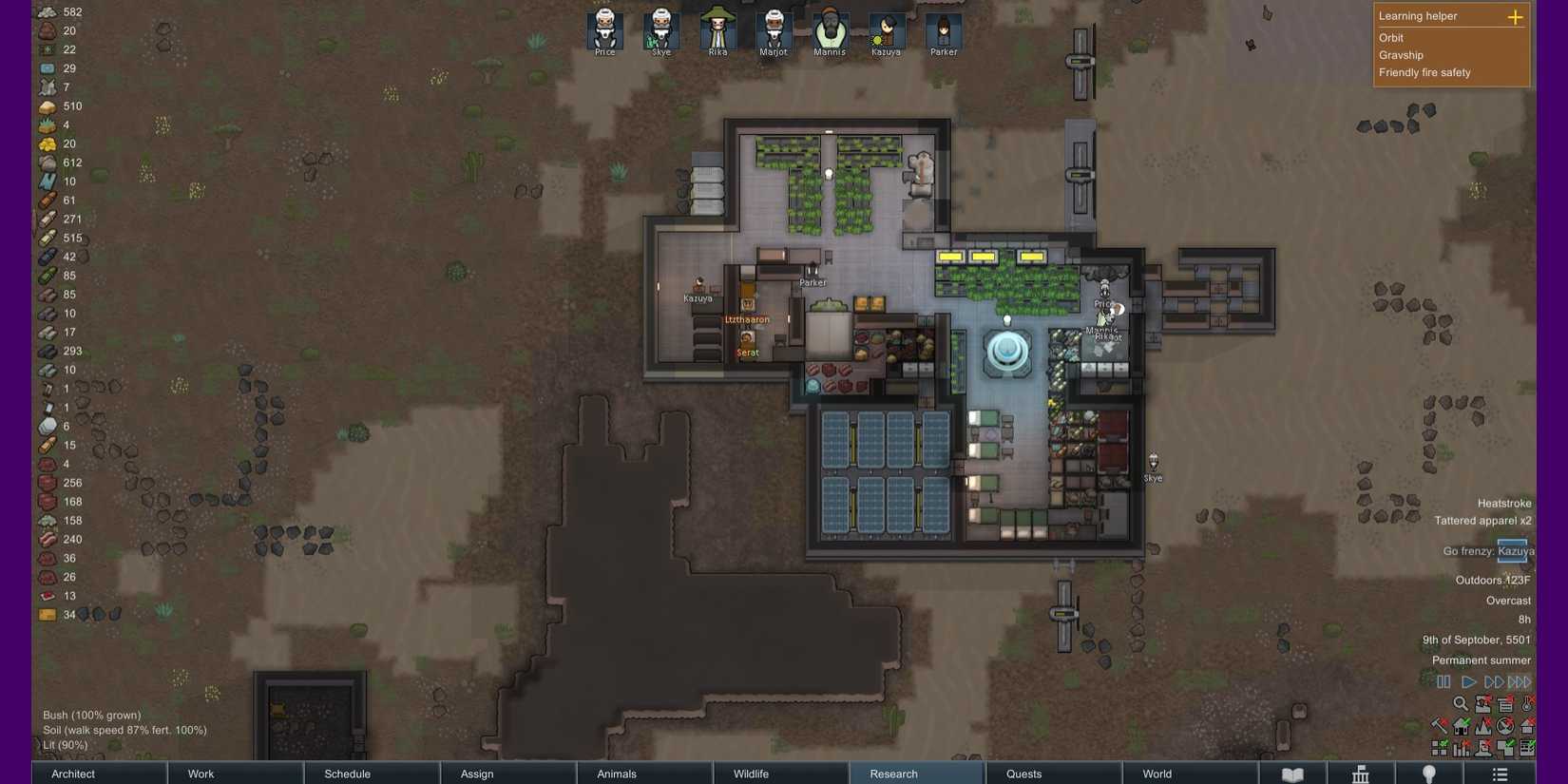The width and height of the screenshot is (1568, 784).
Task: Engage triple-speed playback icon
Action: tap(1520, 681)
